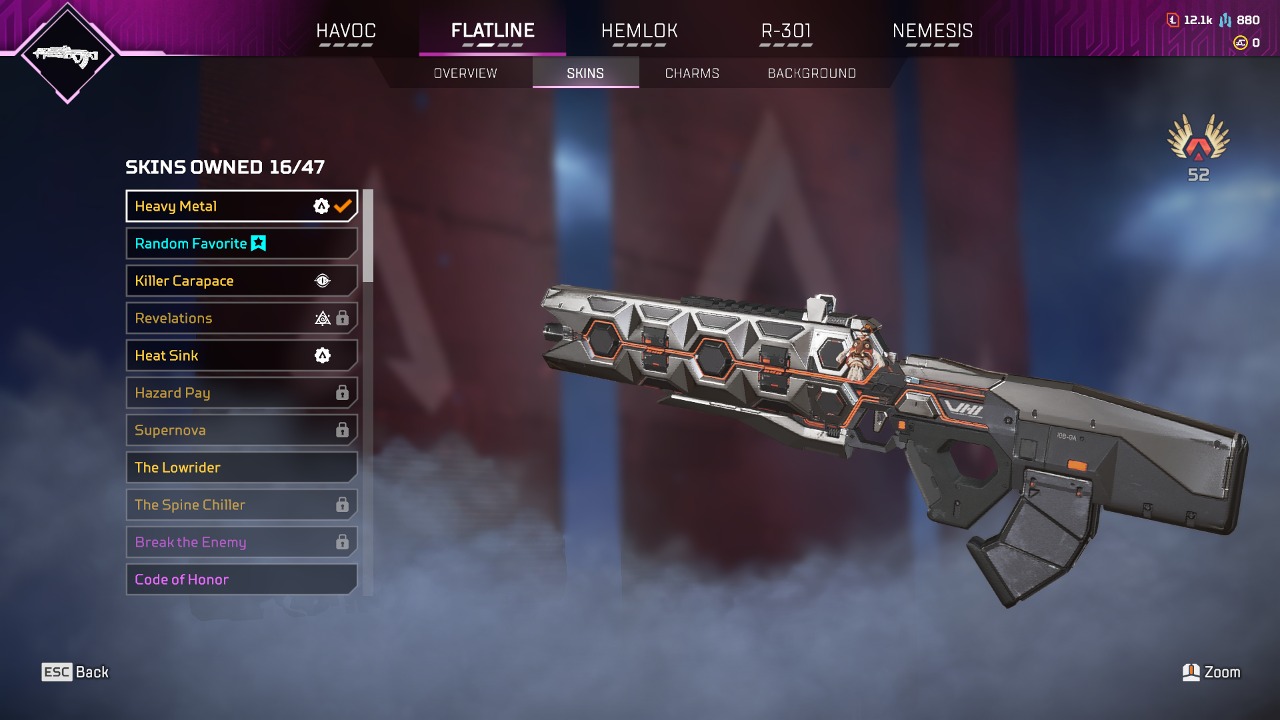Click the Zoom magnifier icon
The width and height of the screenshot is (1280, 720).
click(x=1192, y=671)
